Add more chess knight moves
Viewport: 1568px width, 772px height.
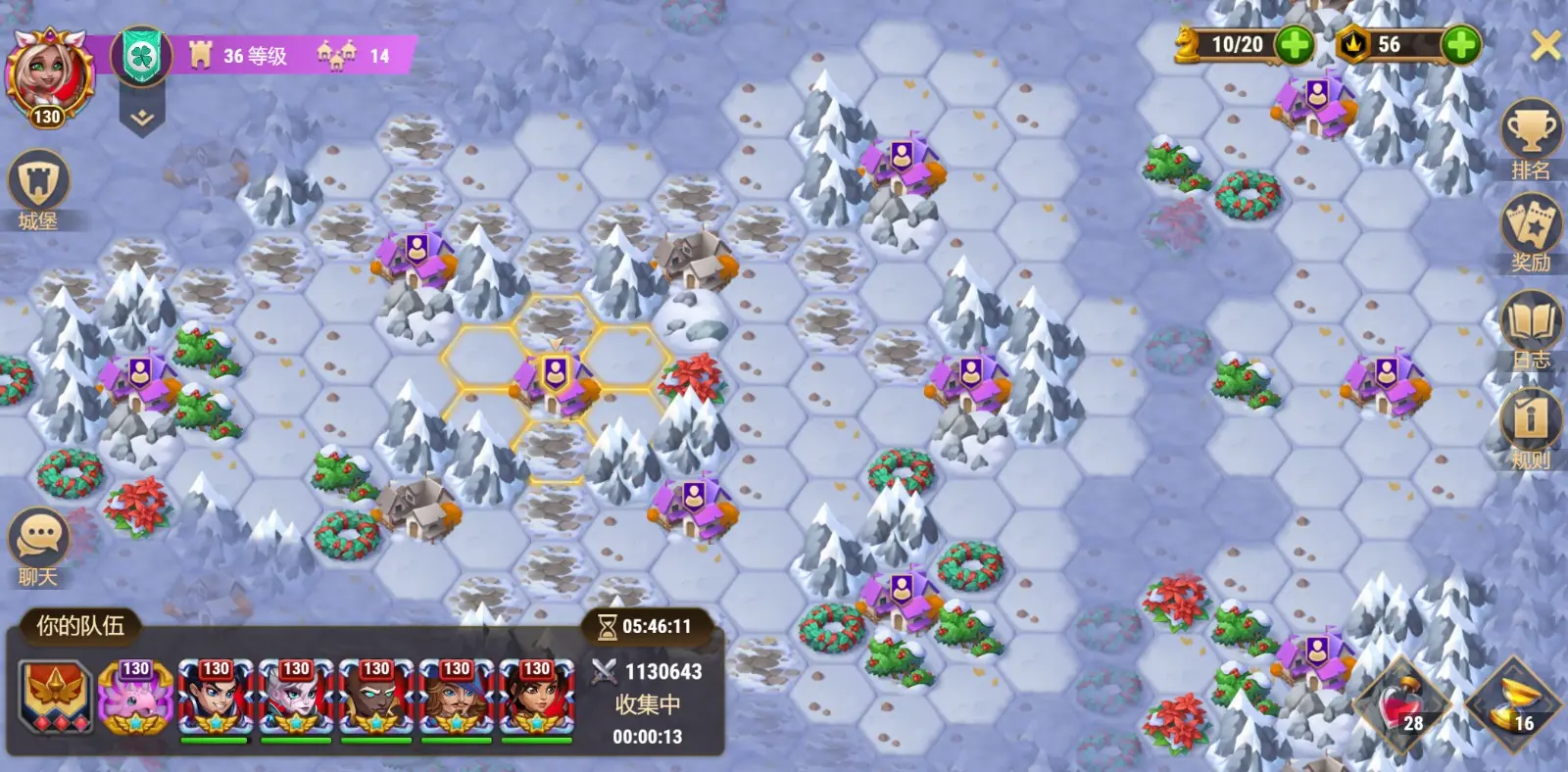(1295, 44)
